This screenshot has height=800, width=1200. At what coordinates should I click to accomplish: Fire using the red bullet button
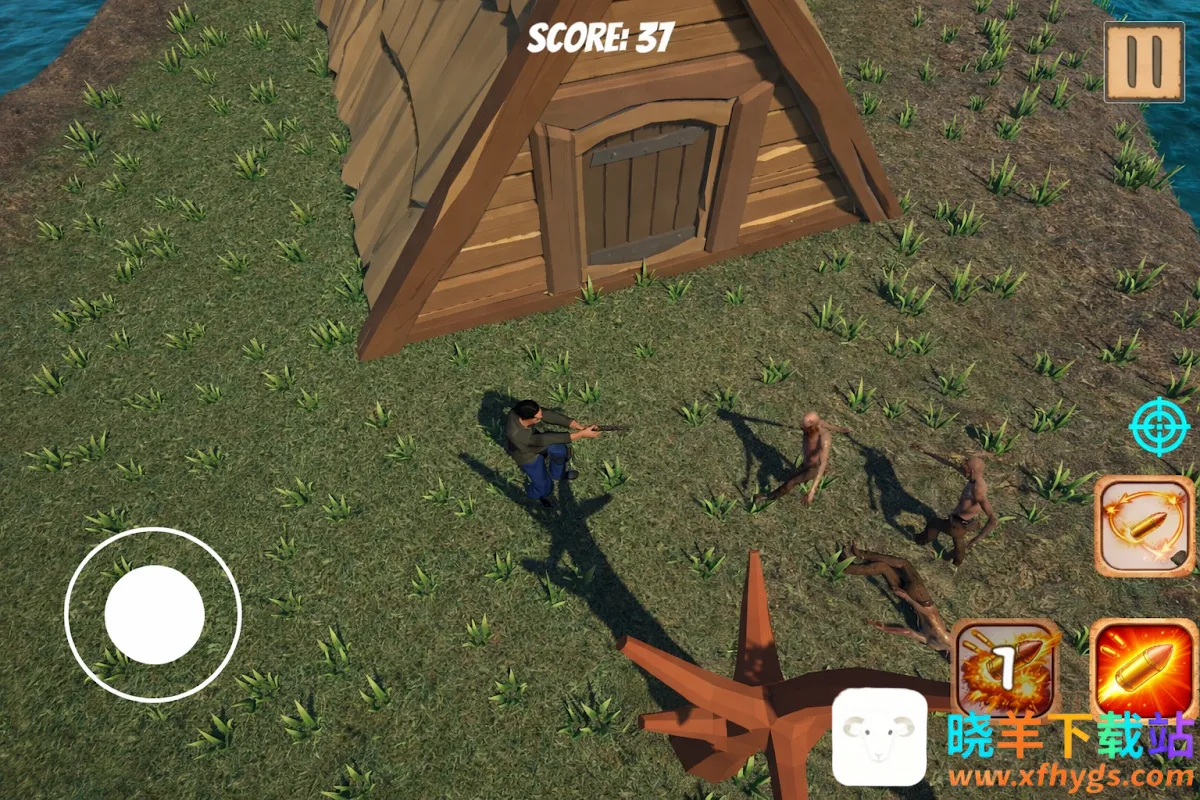click(x=1143, y=666)
